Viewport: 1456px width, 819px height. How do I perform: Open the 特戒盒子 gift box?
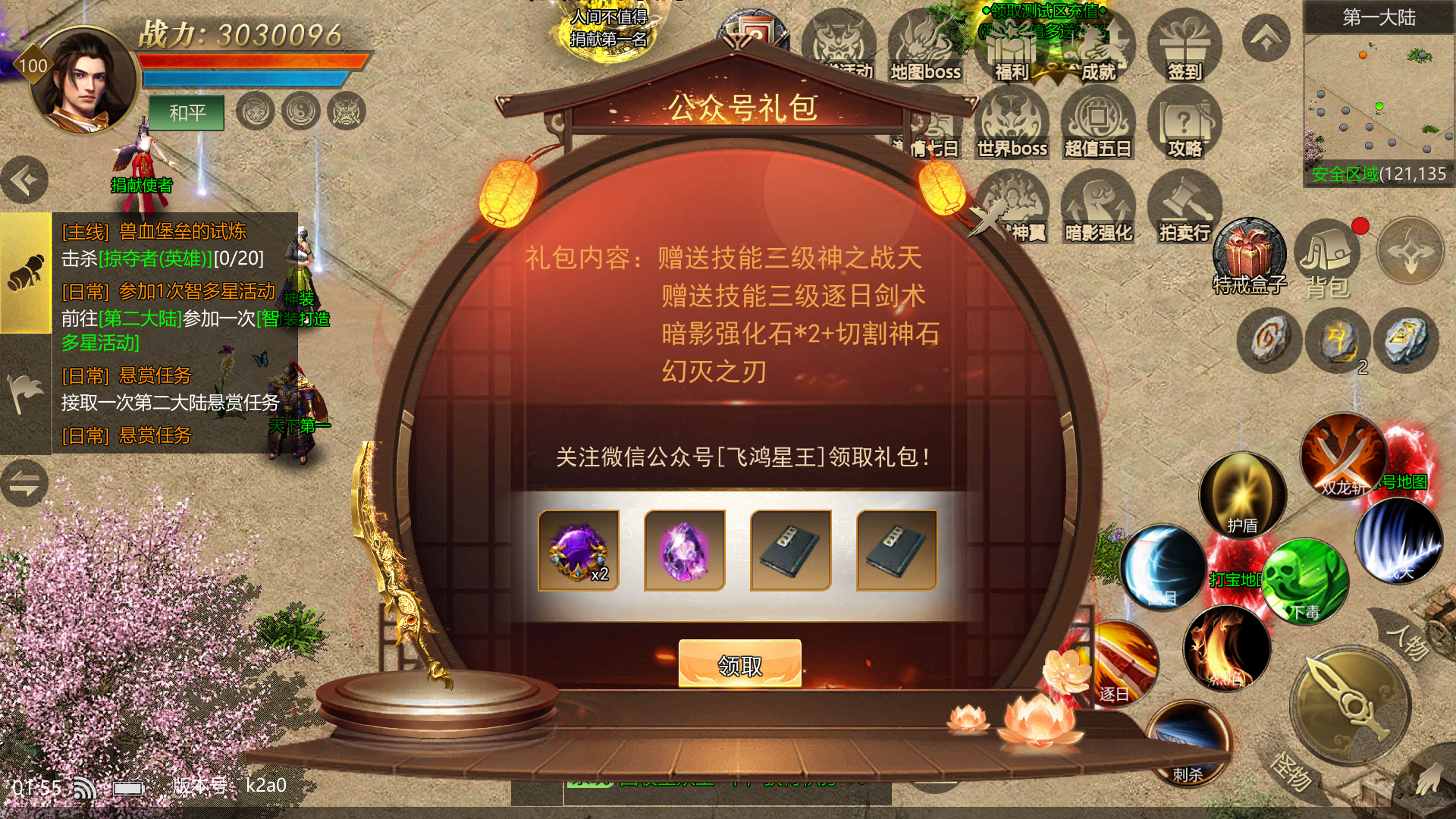(1249, 254)
